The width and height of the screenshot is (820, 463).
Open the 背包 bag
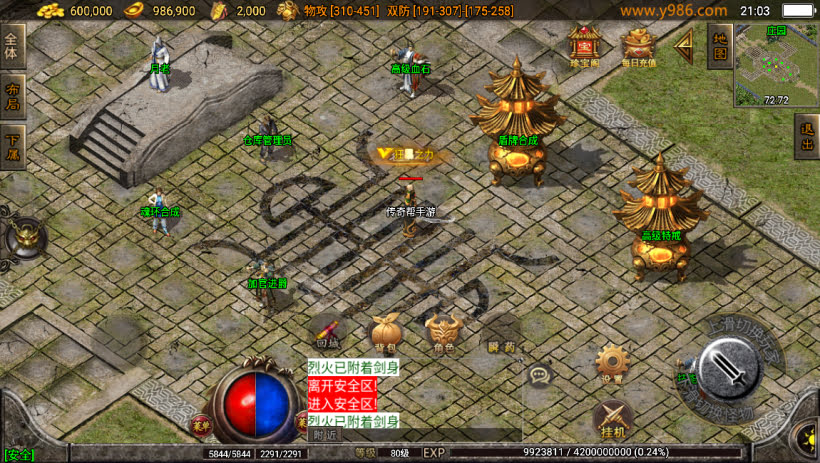385,331
